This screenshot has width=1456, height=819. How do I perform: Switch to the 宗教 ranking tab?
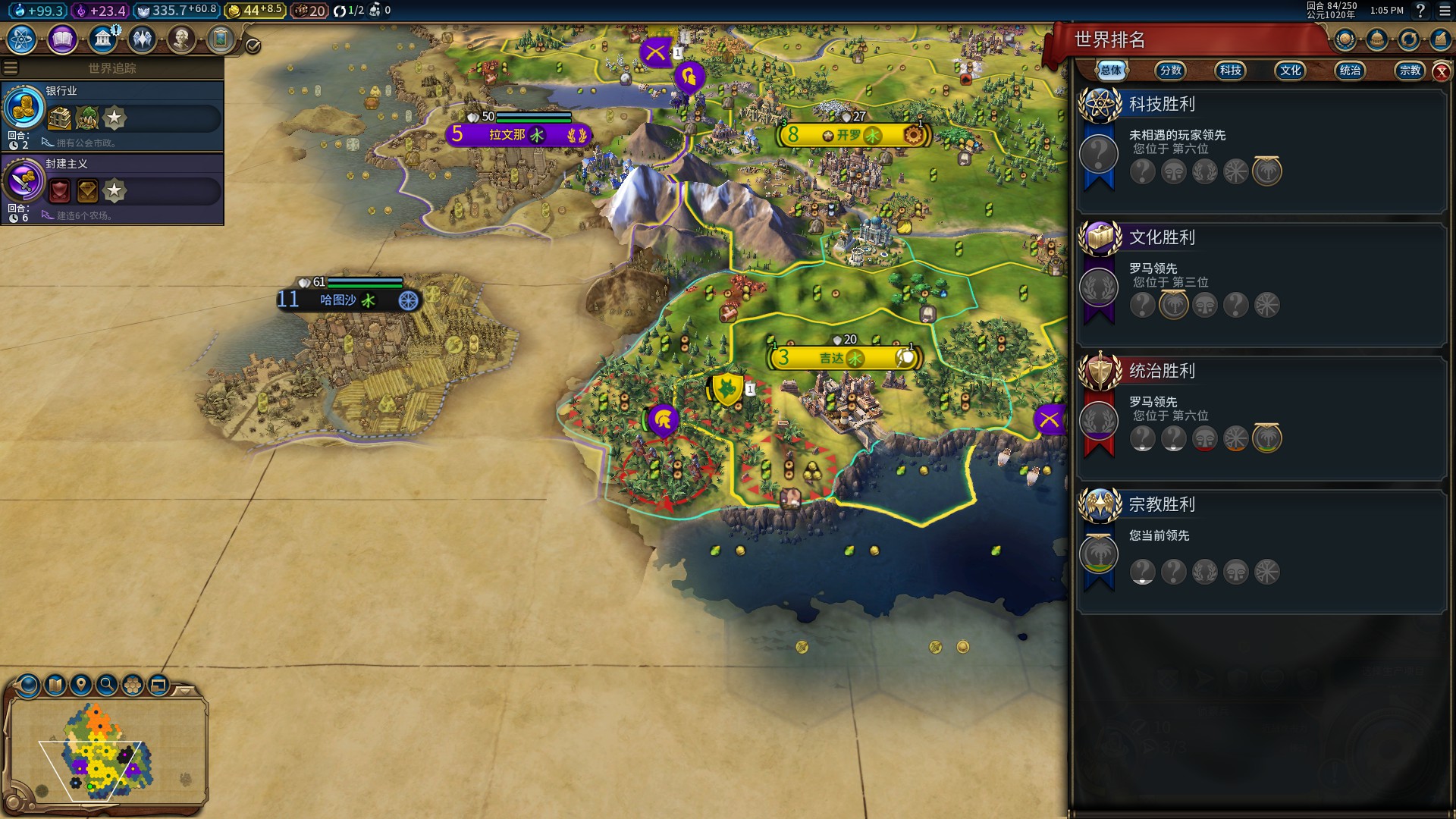tap(1410, 71)
